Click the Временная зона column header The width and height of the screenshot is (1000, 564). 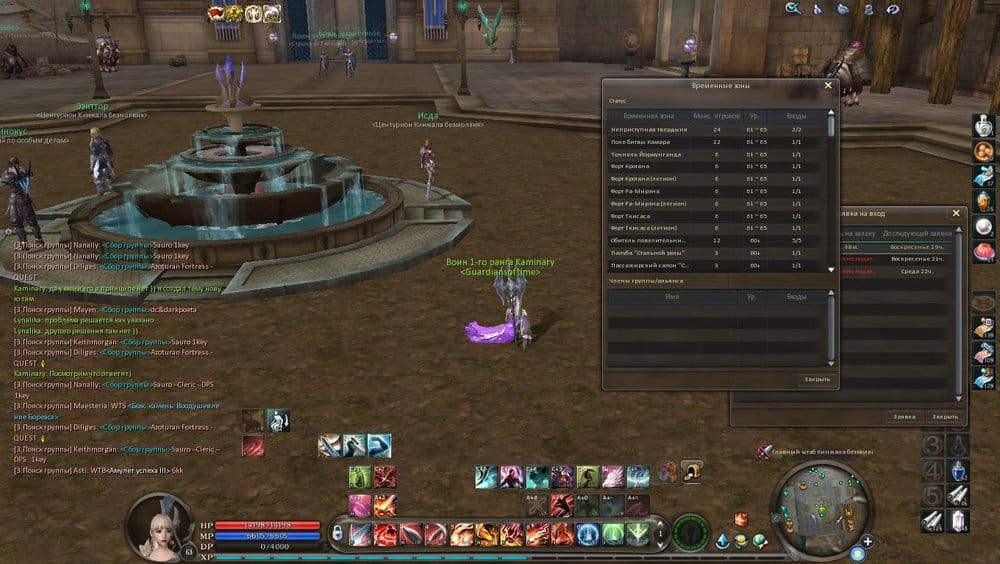click(x=651, y=117)
